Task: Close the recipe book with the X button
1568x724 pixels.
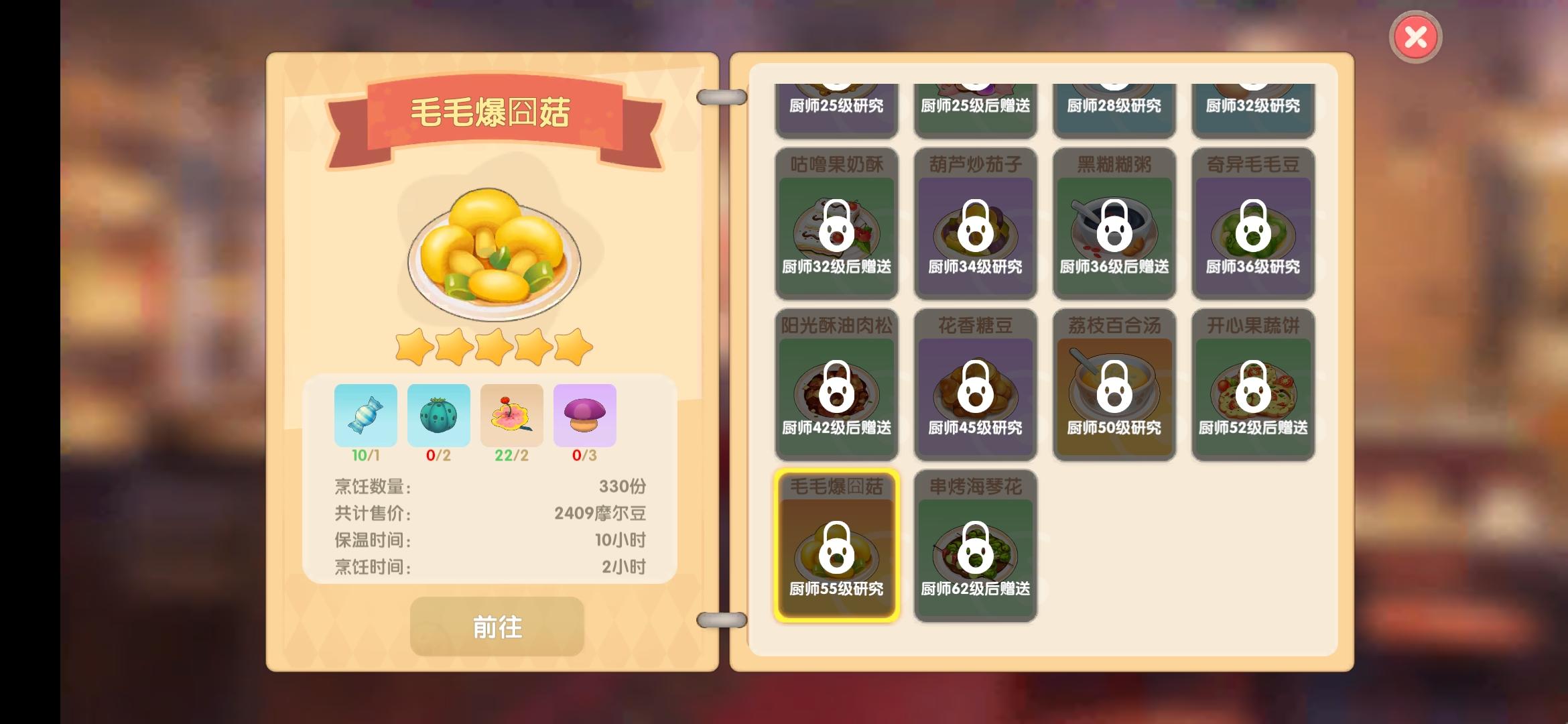Action: pos(1415,37)
